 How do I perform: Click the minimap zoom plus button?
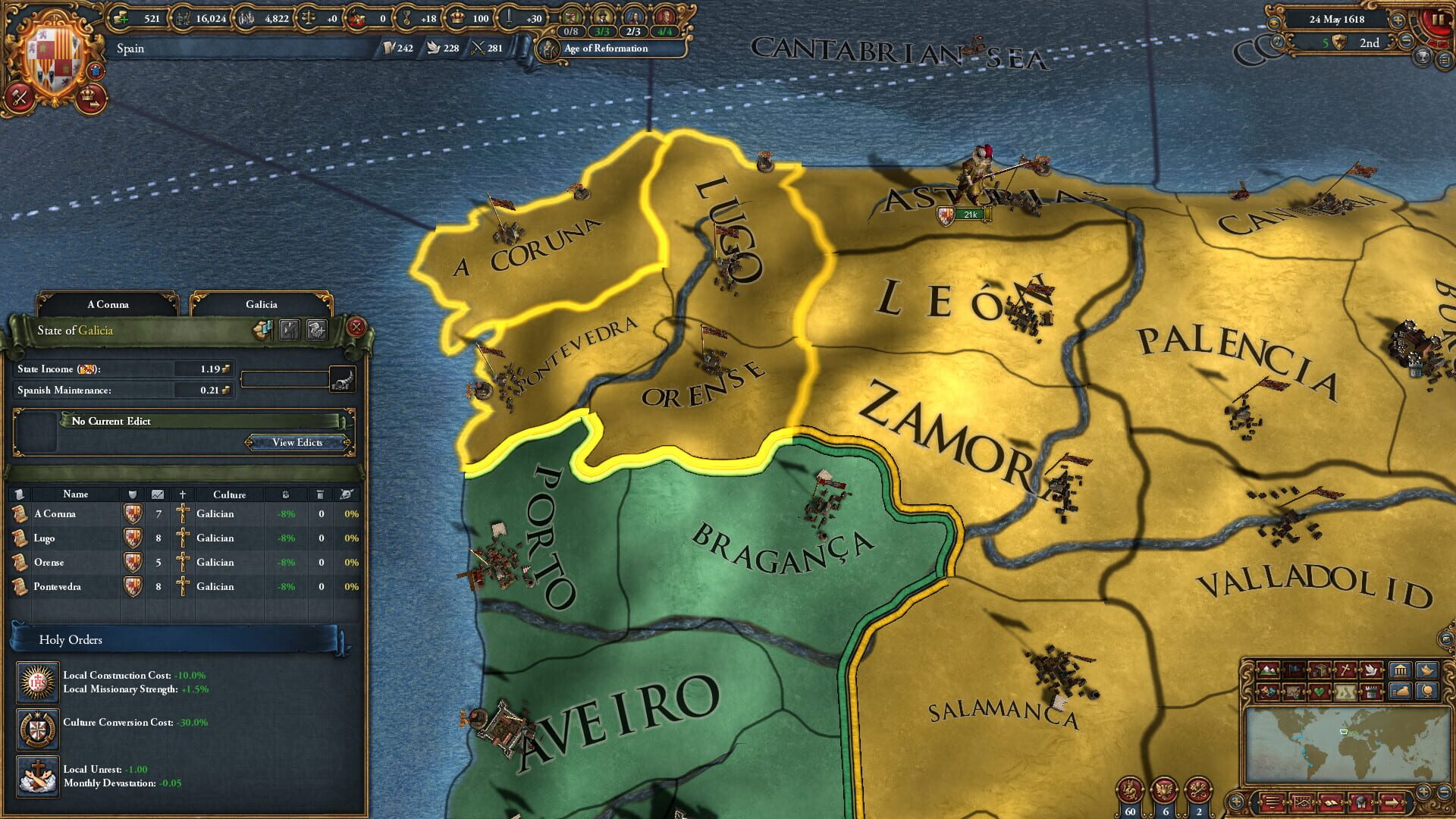click(1423, 793)
